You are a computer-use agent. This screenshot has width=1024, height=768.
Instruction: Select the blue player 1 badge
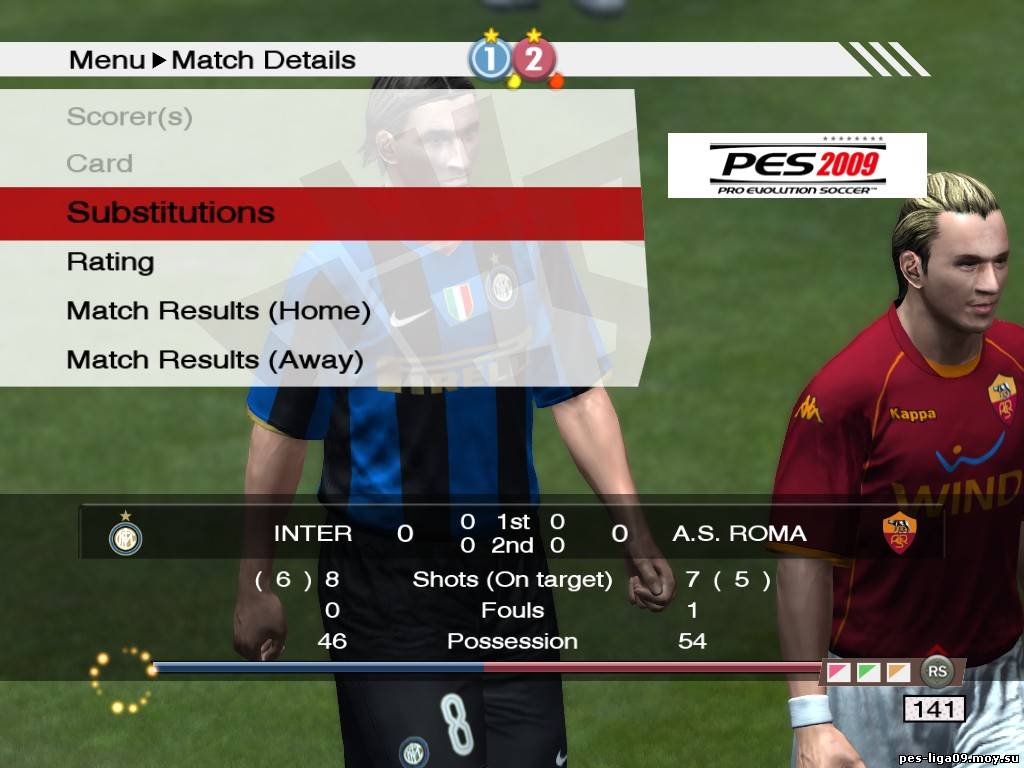[x=491, y=60]
